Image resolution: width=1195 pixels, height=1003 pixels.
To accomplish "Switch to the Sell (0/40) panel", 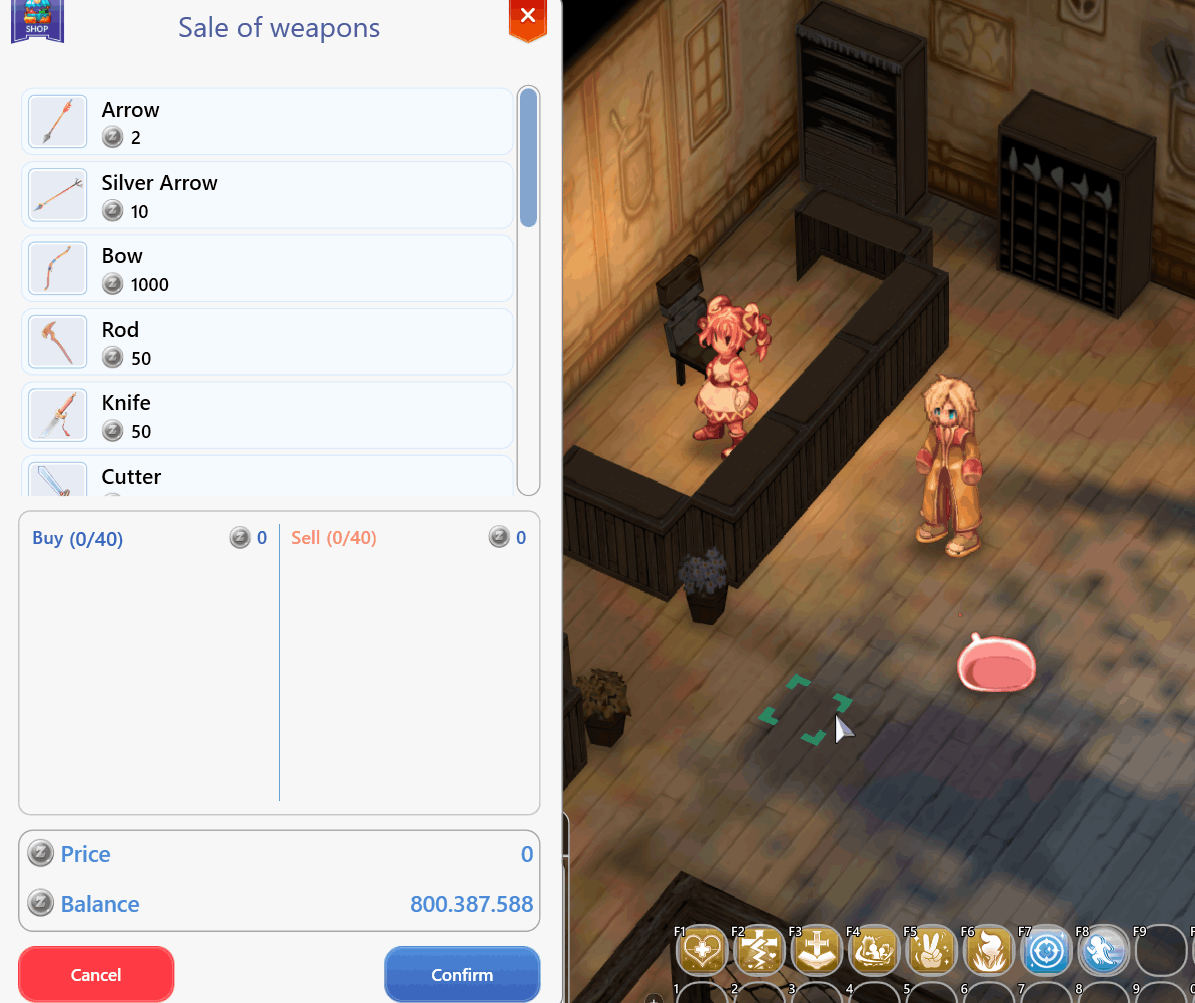I will [x=334, y=538].
